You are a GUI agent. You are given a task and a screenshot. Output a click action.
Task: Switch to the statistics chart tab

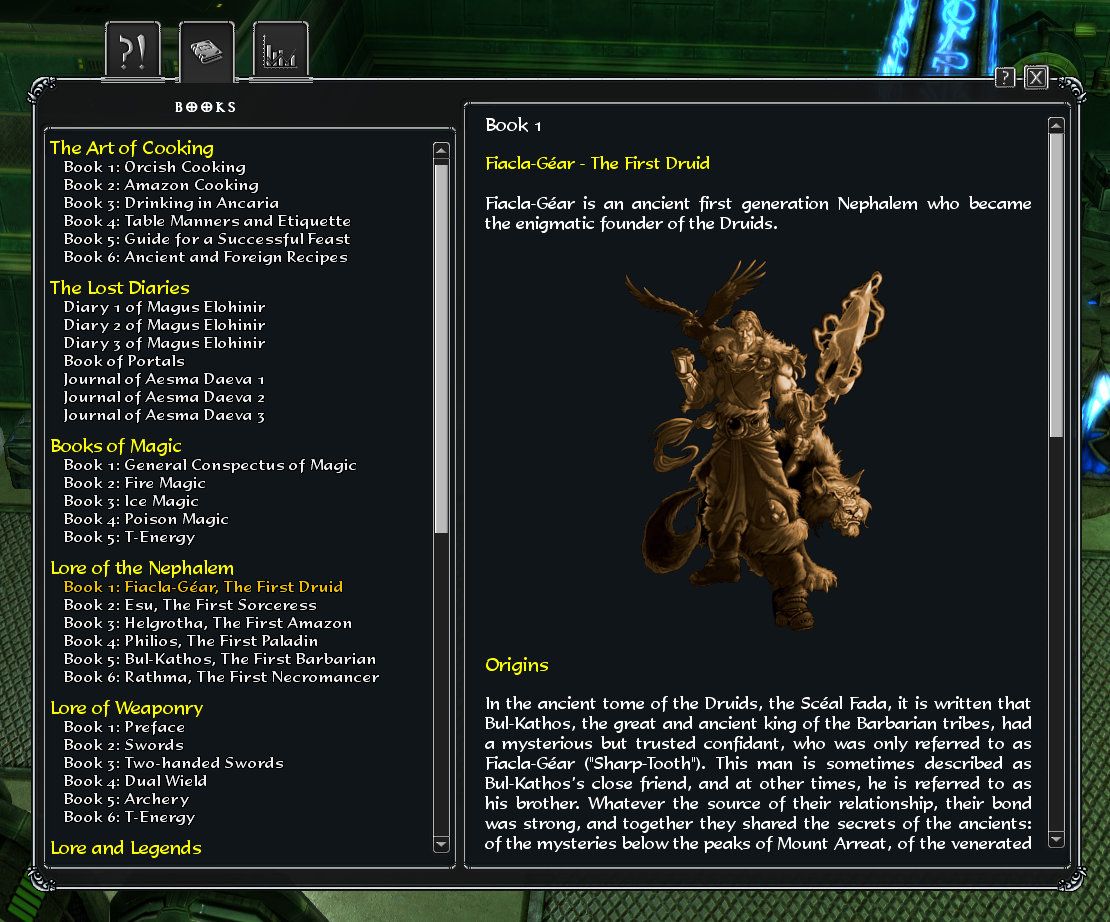click(280, 52)
